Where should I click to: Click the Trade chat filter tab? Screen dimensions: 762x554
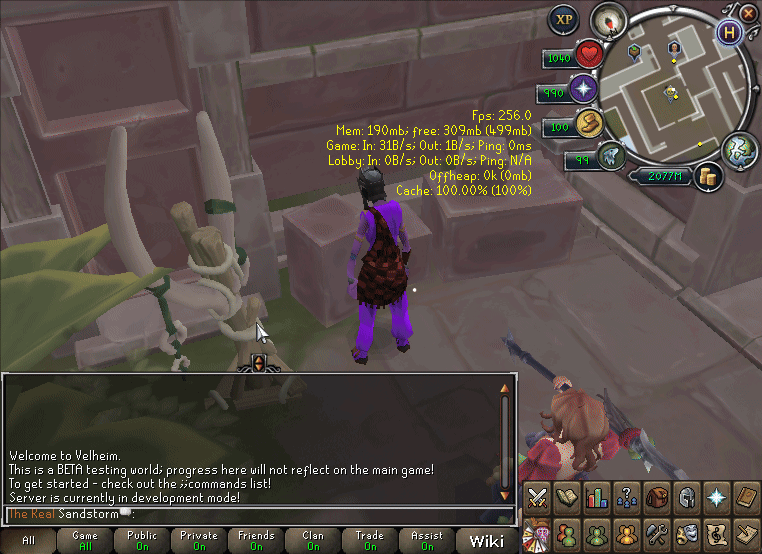click(x=370, y=541)
